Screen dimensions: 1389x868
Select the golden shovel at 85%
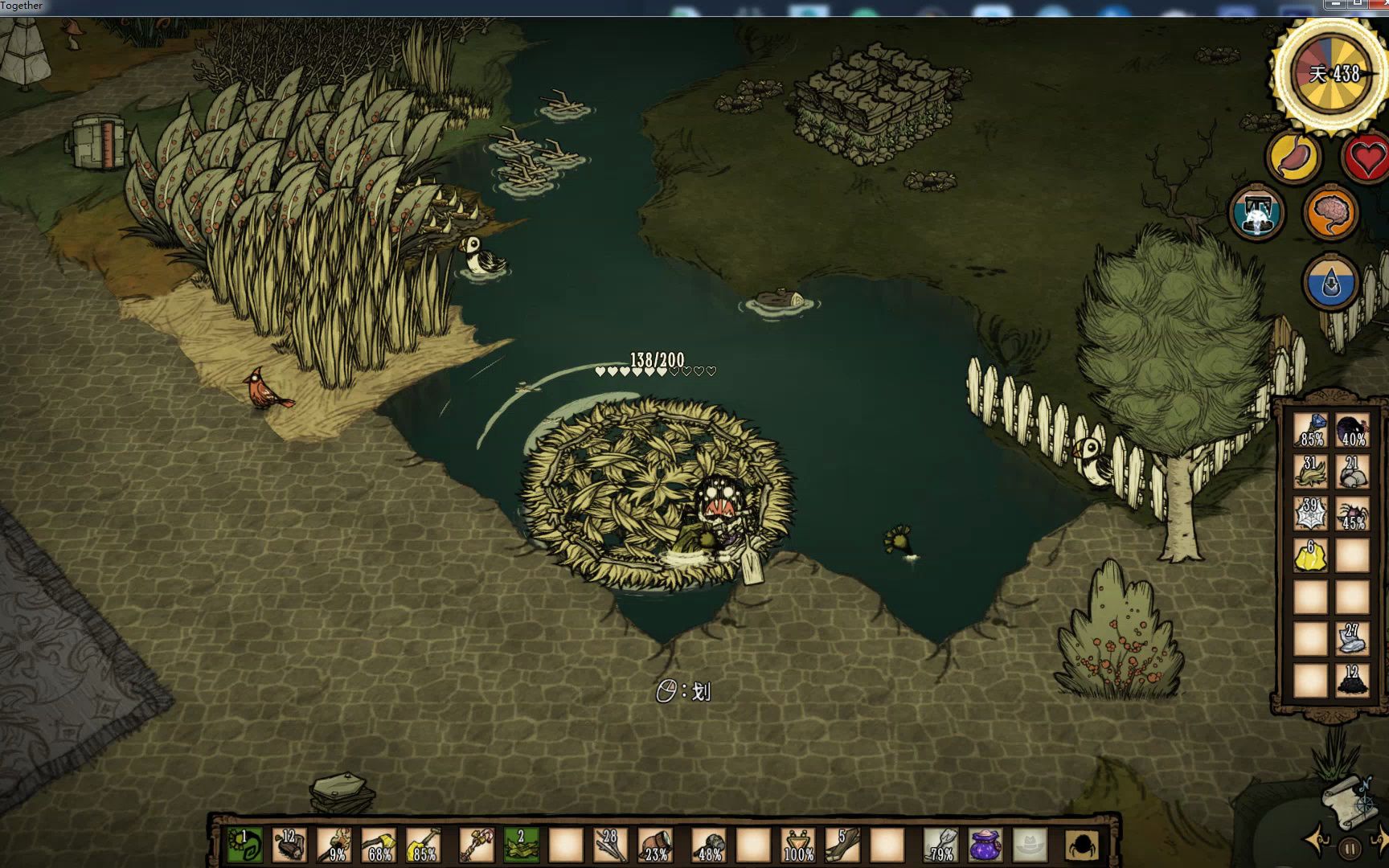pyautogui.click(x=424, y=845)
